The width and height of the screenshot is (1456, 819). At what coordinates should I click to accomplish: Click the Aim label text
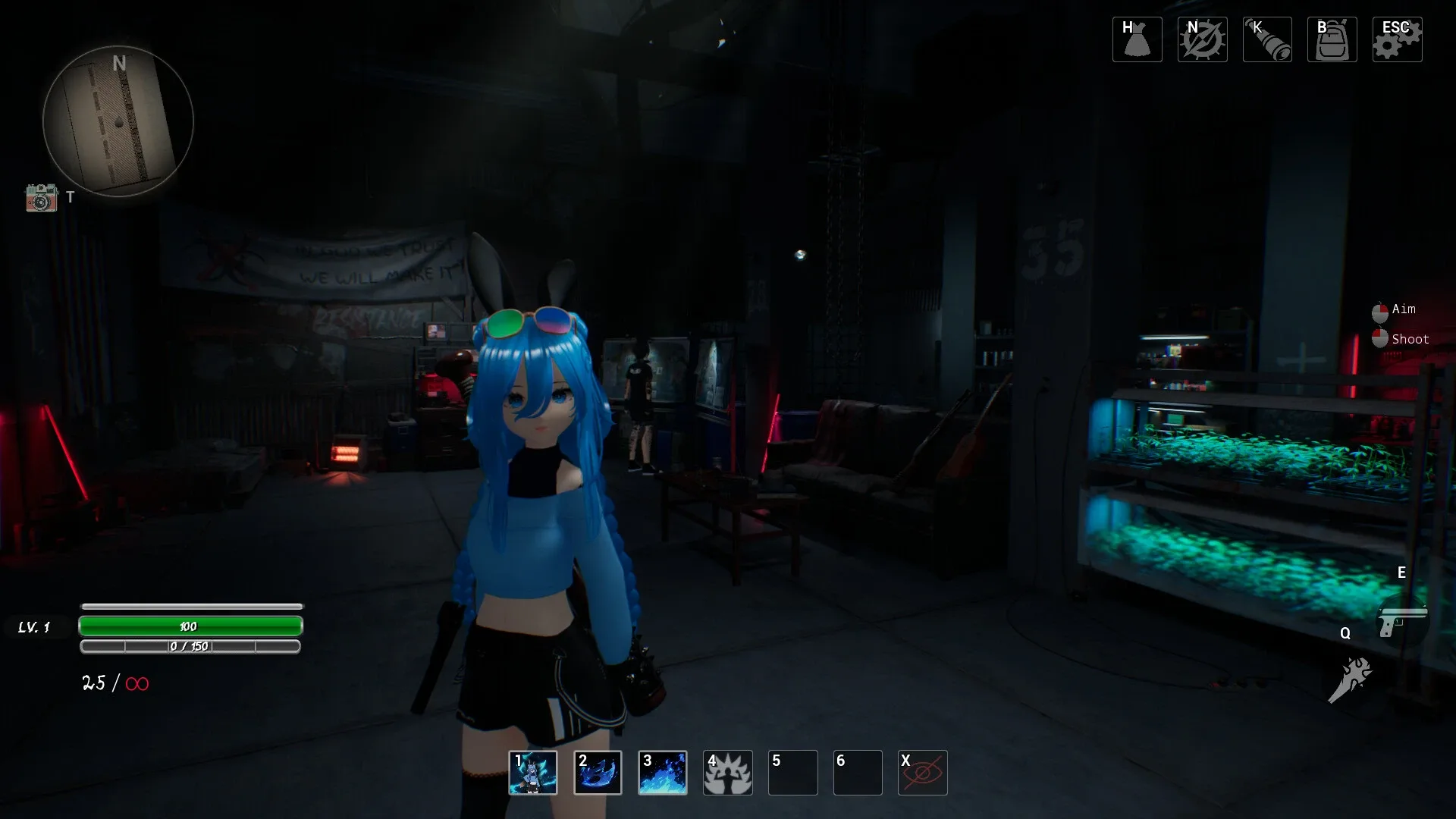tap(1405, 309)
